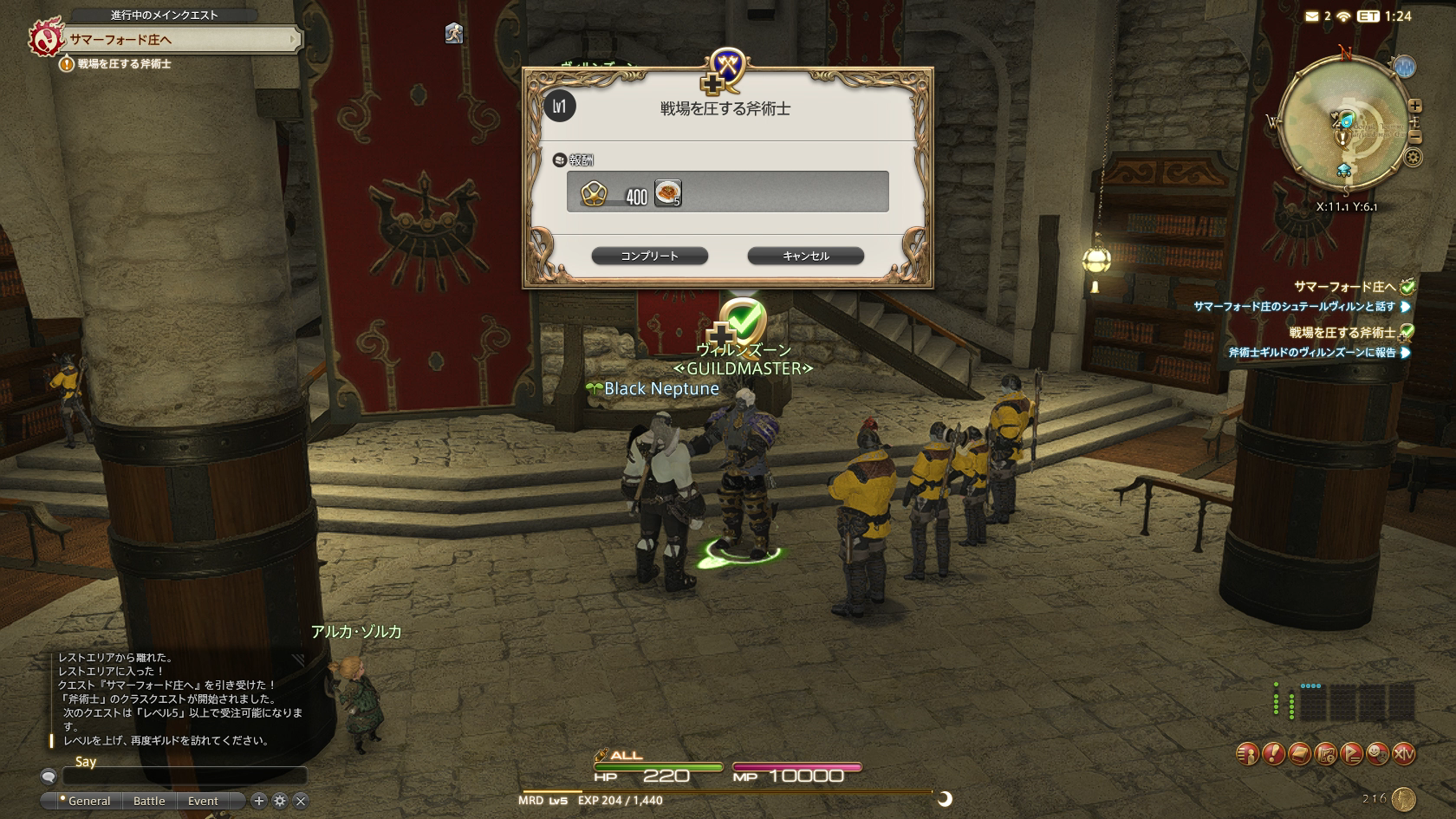The width and height of the screenshot is (1456, 819).
Task: Inspect the food item reward icon
Action: (x=667, y=192)
